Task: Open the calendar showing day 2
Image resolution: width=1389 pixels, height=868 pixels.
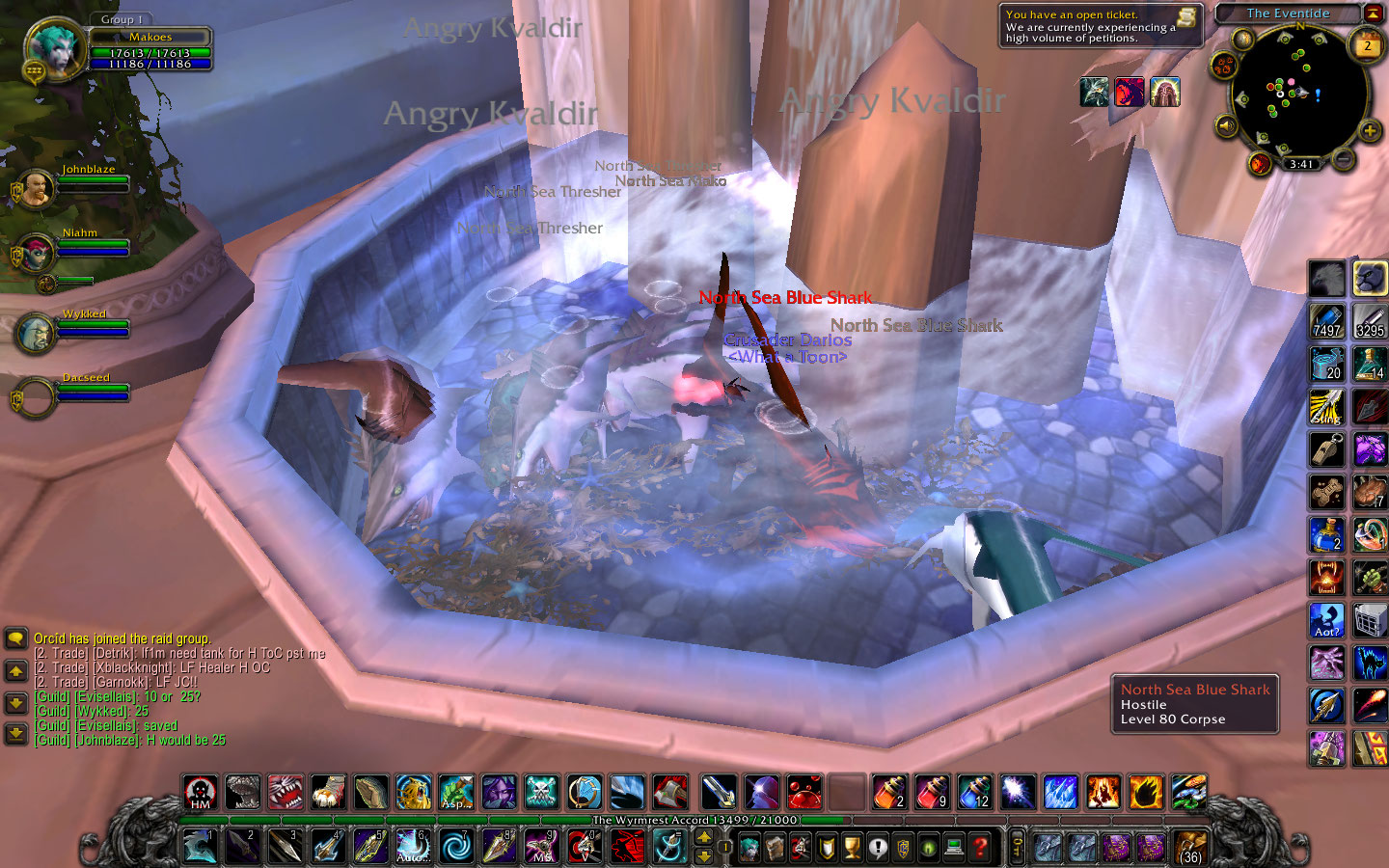Action: pyautogui.click(x=1366, y=45)
